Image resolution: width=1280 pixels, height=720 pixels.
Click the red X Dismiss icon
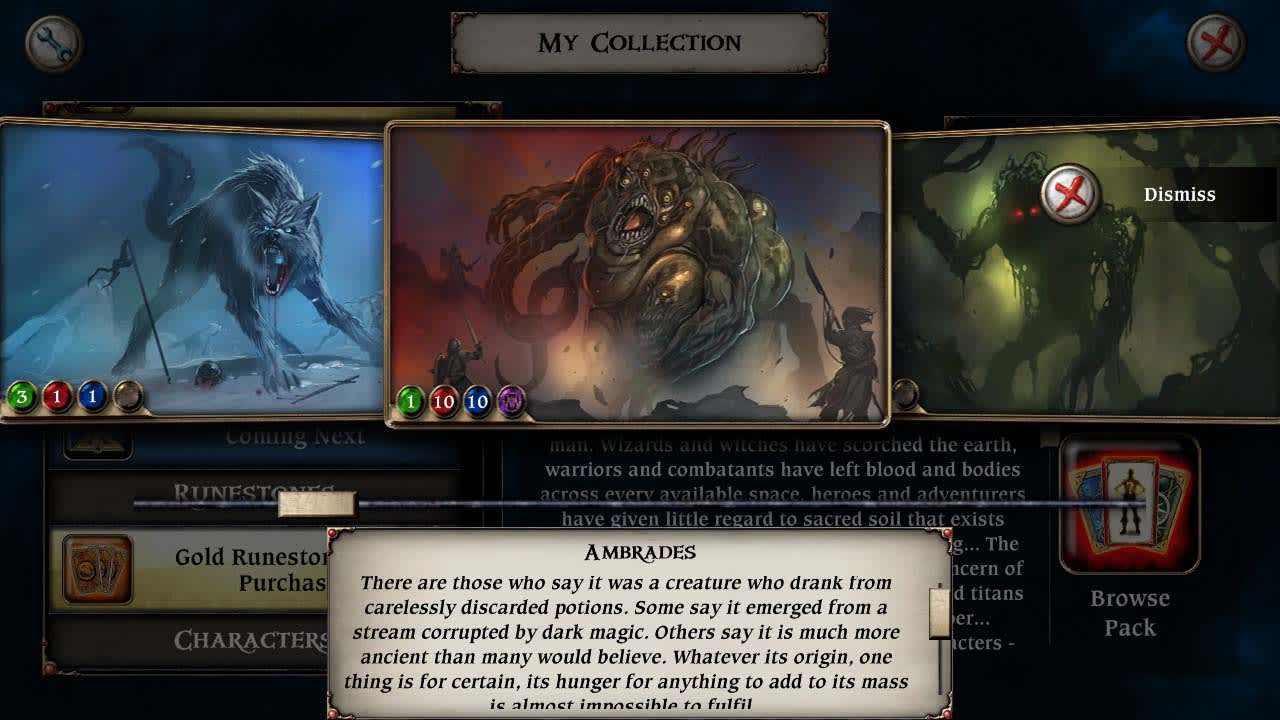(x=1069, y=194)
